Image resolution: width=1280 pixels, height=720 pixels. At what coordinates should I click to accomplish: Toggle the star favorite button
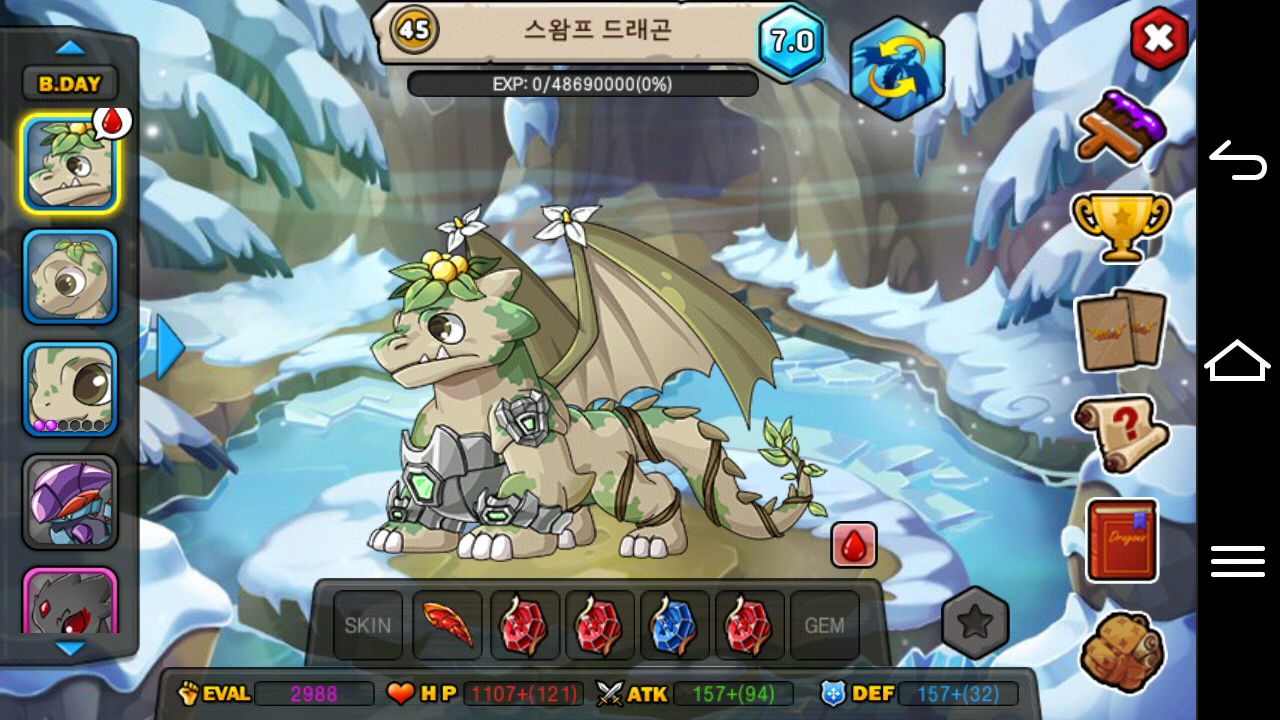tap(975, 624)
